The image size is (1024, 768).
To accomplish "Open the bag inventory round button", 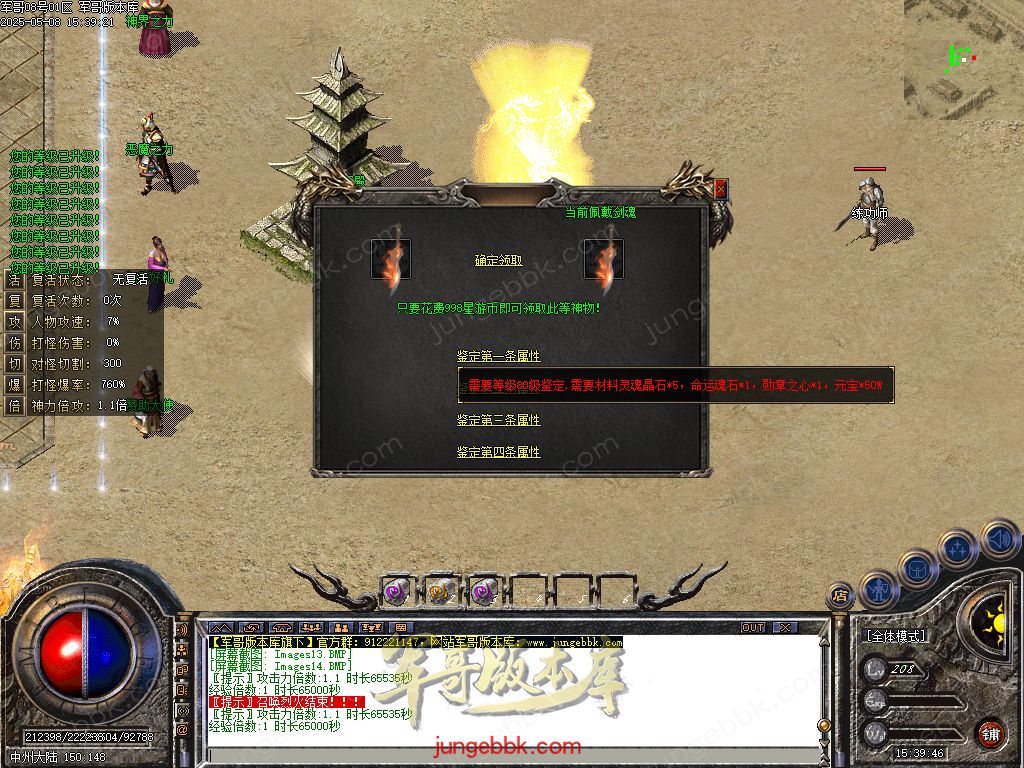I will pyautogui.click(x=917, y=569).
